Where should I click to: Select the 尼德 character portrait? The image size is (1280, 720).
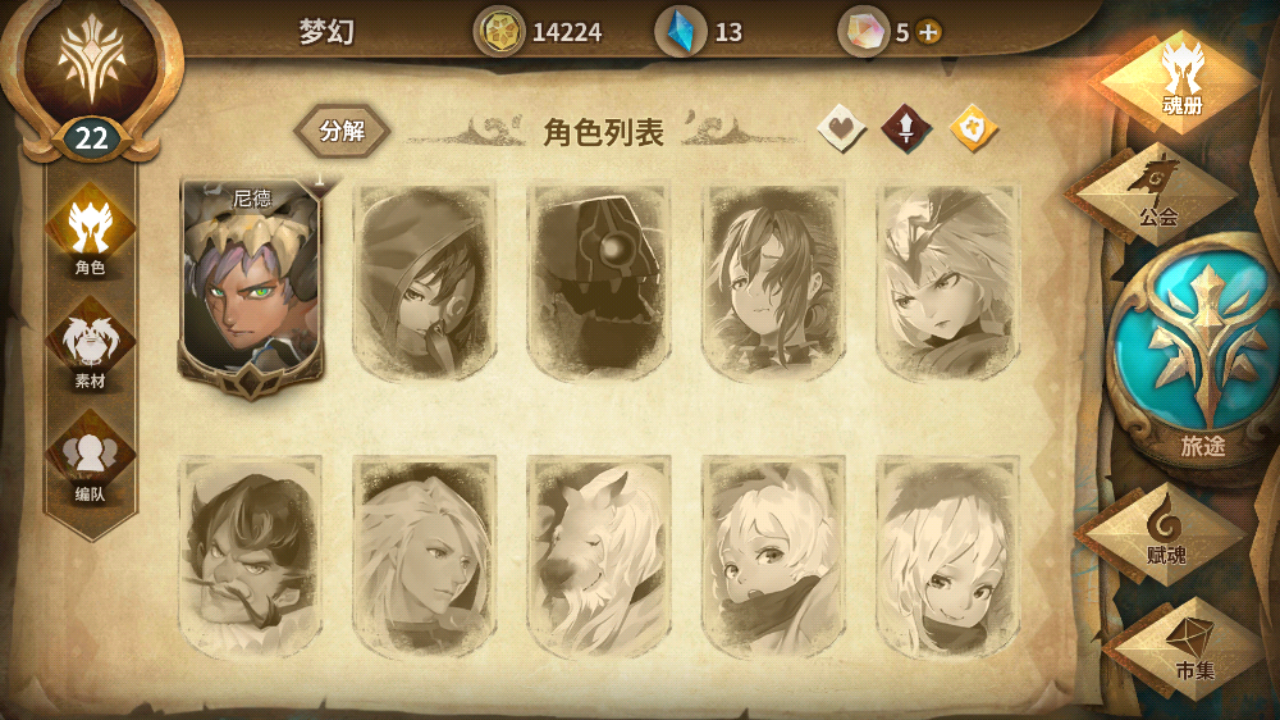coord(250,280)
